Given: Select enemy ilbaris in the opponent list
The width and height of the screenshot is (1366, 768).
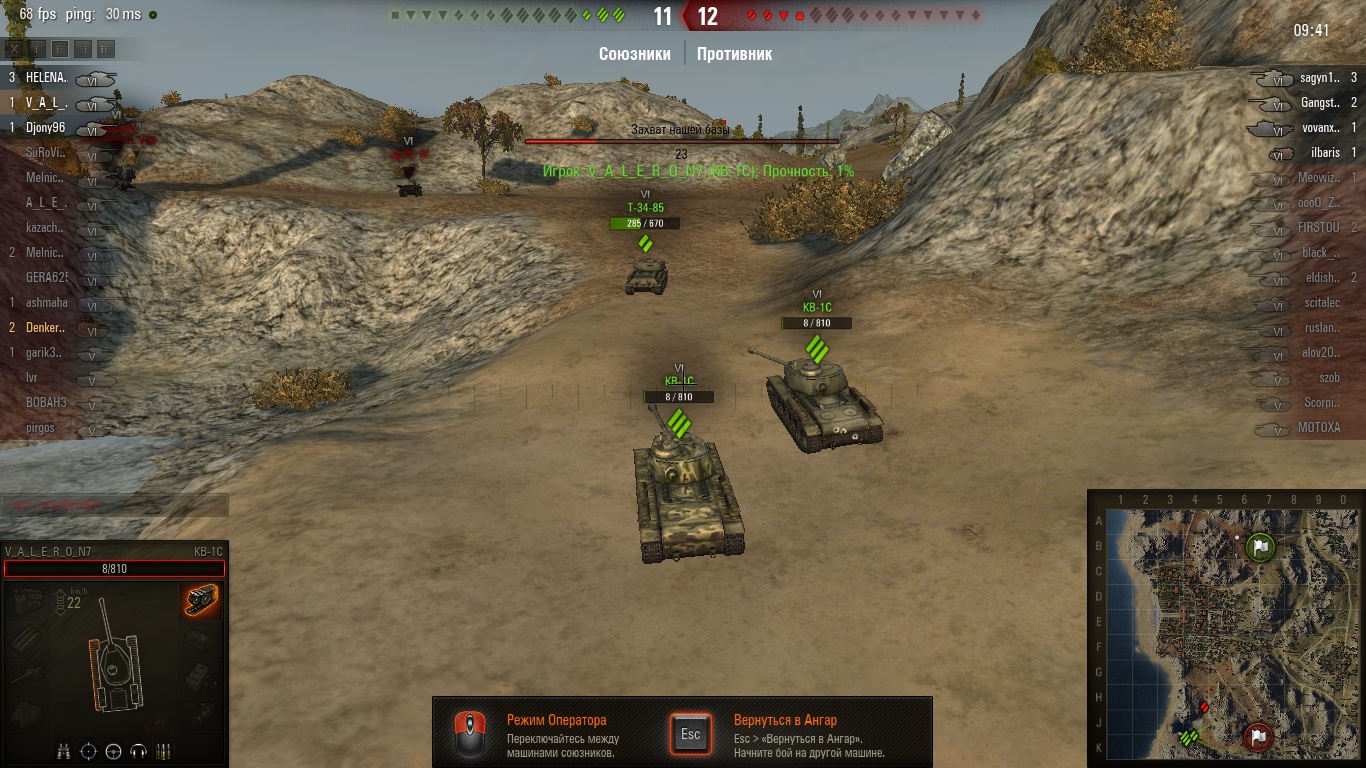Looking at the screenshot, I should pyautogui.click(x=1324, y=153).
